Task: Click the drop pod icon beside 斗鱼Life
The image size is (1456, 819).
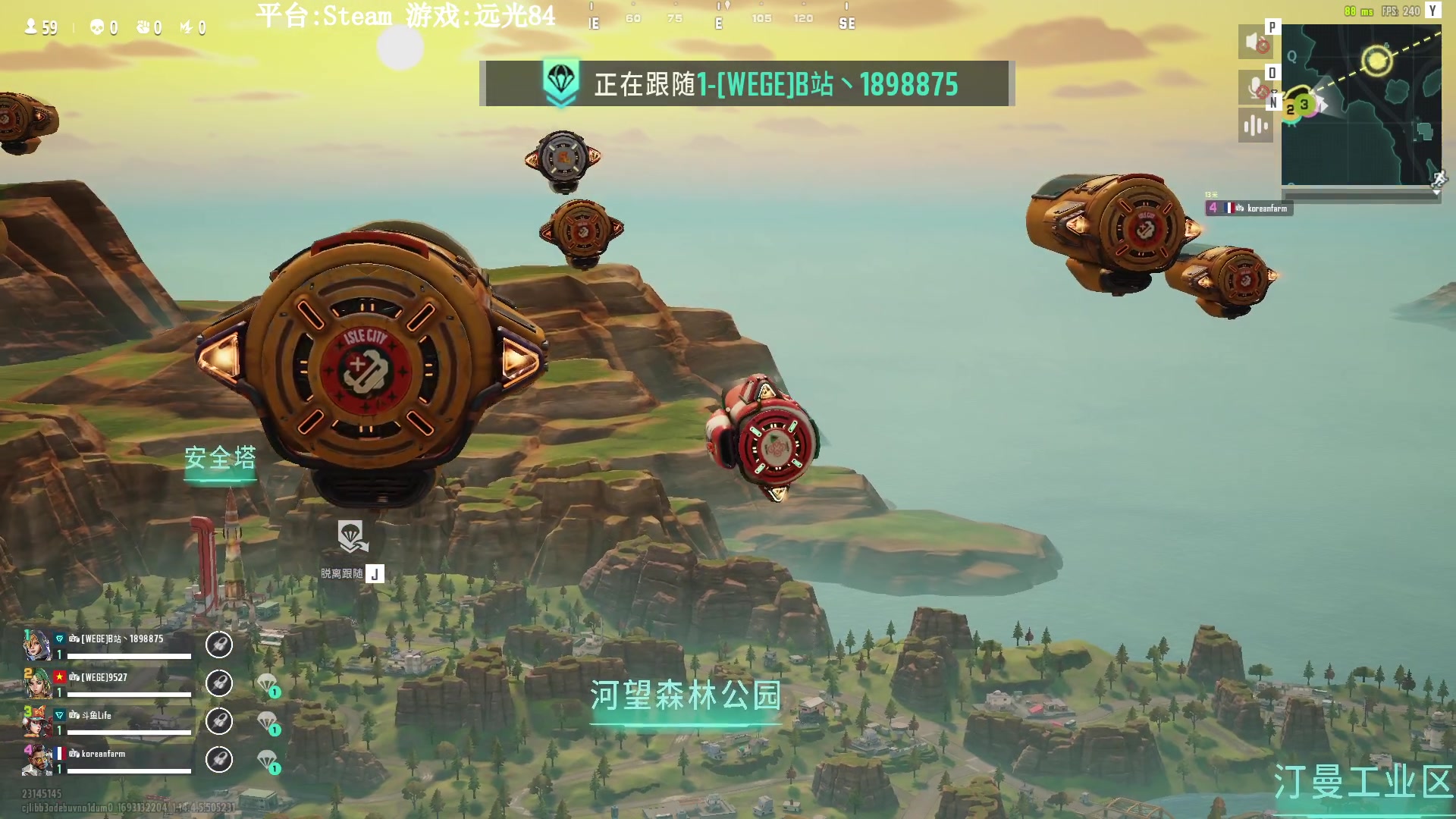Action: [x=219, y=721]
